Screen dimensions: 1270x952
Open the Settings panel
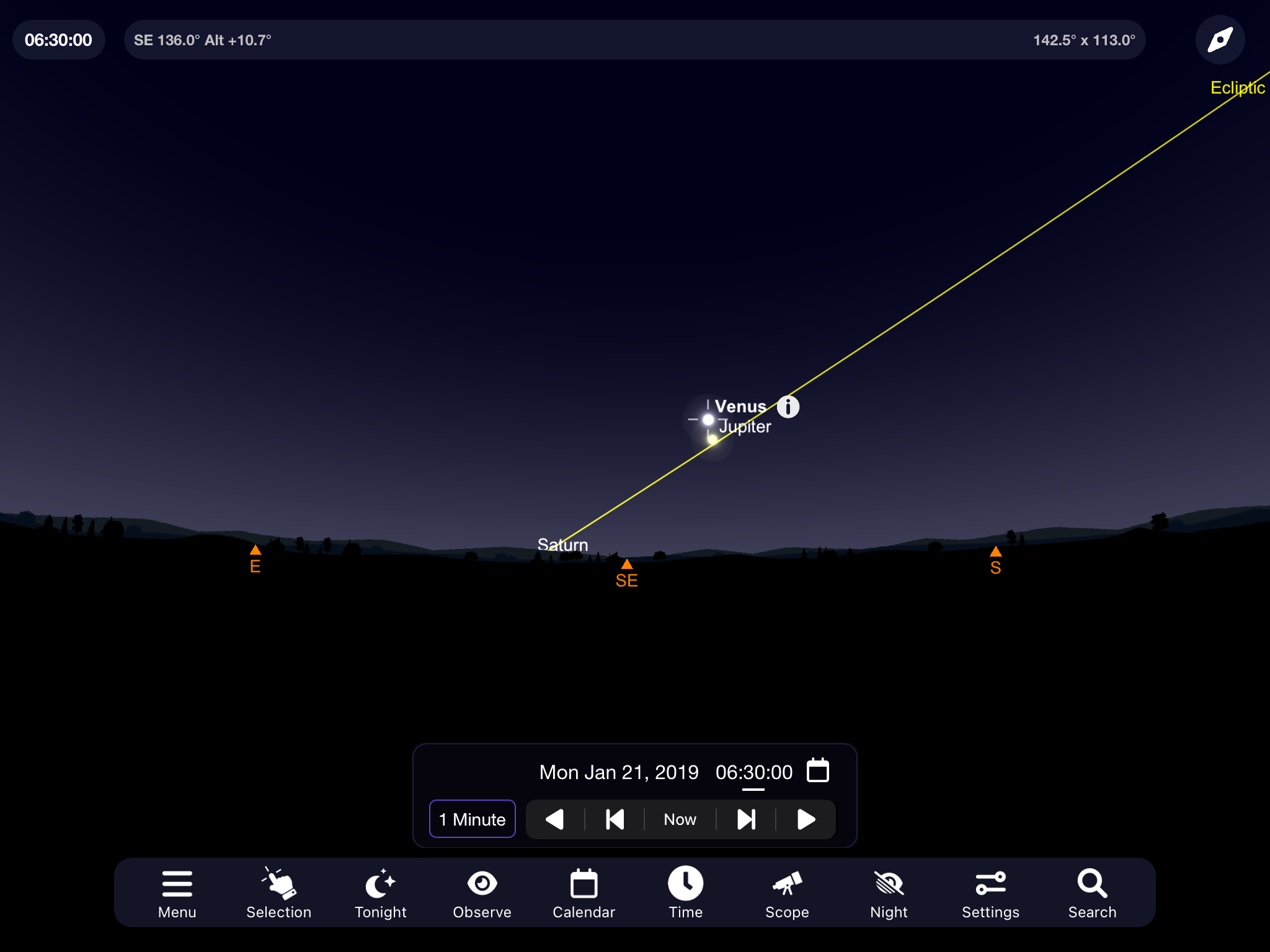click(x=990, y=893)
